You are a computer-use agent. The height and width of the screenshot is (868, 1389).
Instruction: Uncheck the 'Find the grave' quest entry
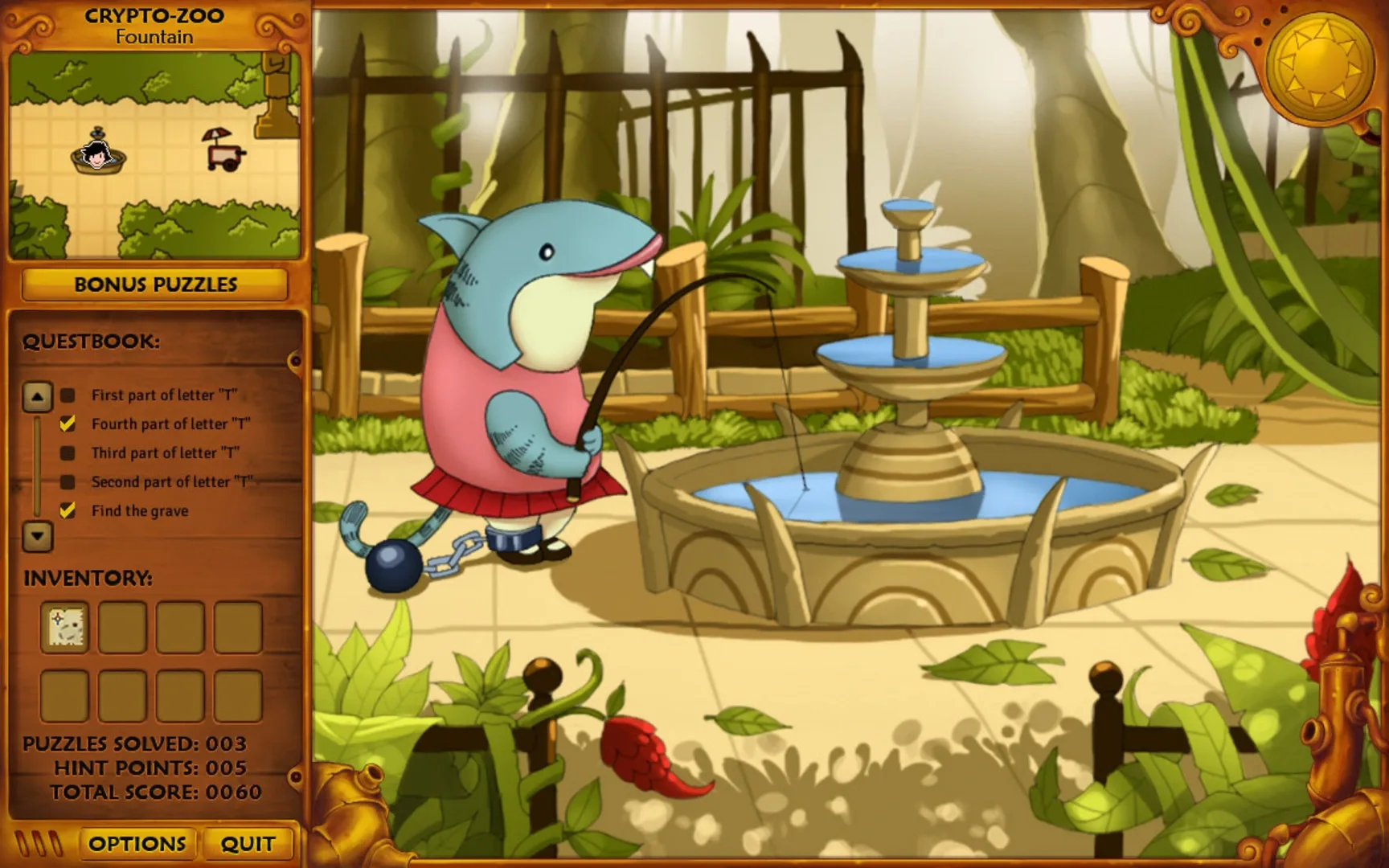[x=66, y=510]
